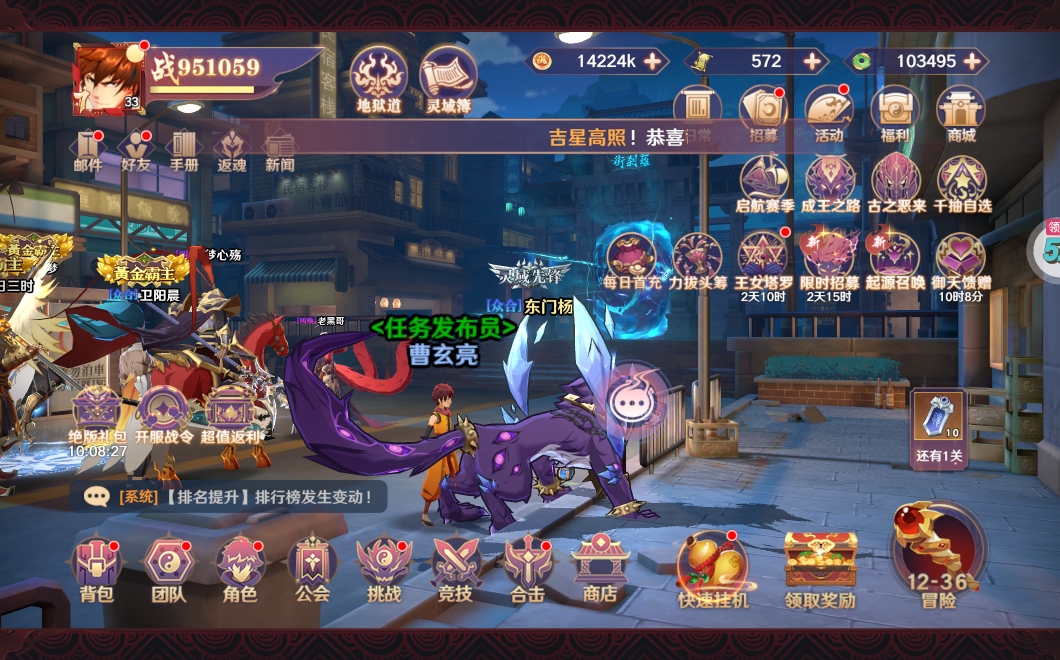Open the 灵城簿 scroll
1060x660 pixels.
coord(448,77)
